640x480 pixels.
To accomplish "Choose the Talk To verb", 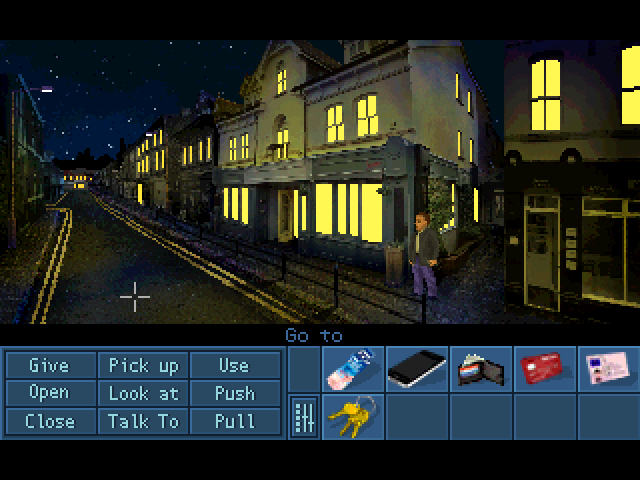I will tap(143, 421).
